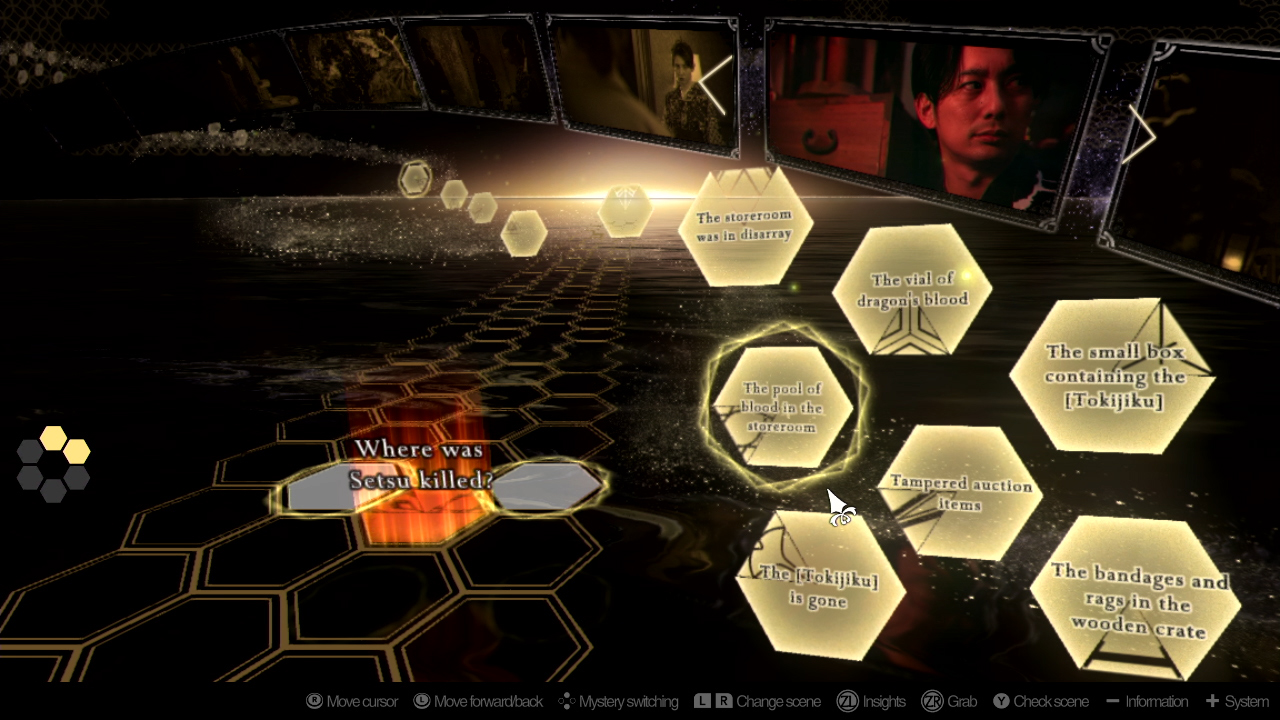Pick 'The pool of blood in the storeroom' hexagon
This screenshot has height=720, width=1280.
783,408
